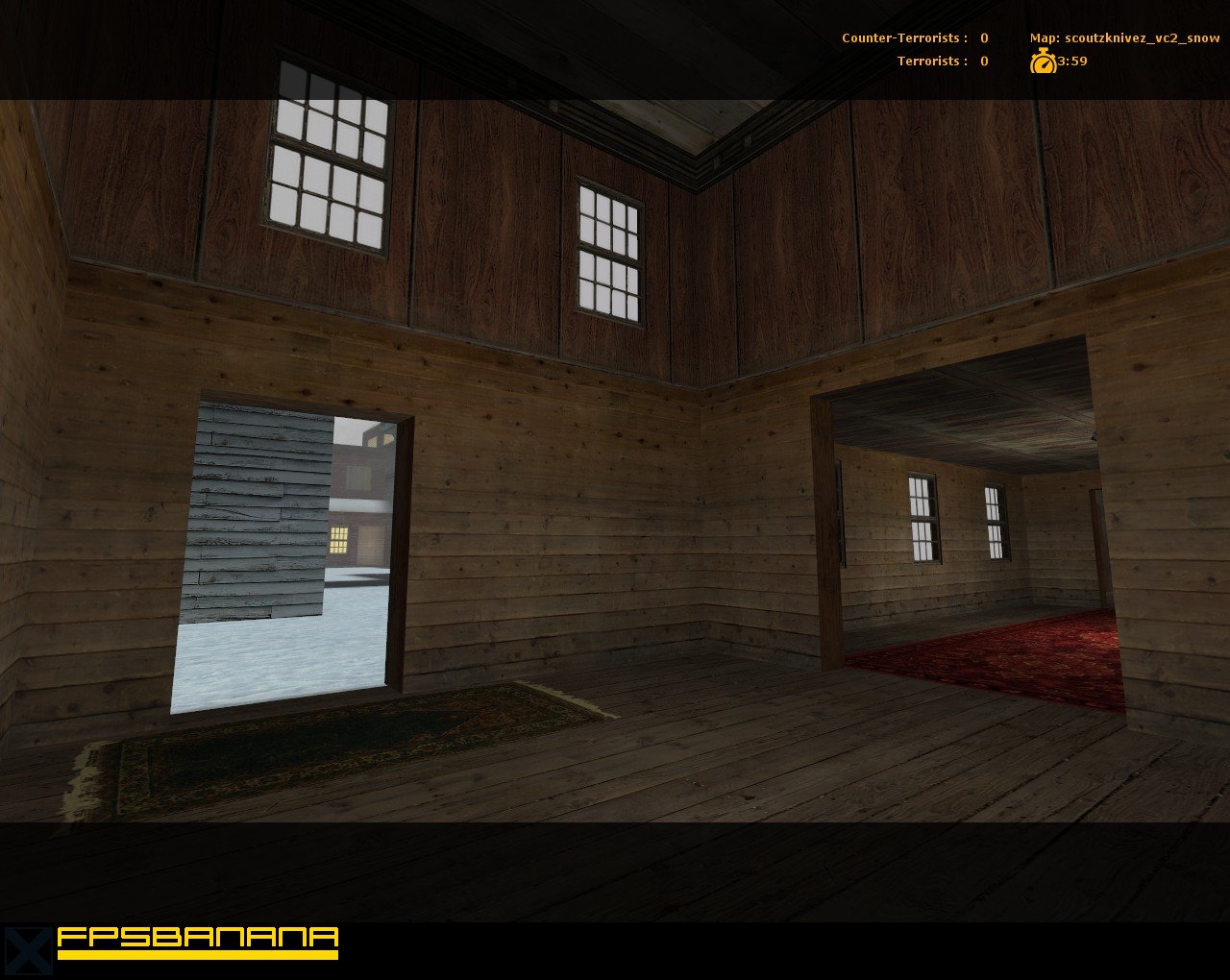1230x980 pixels.
Task: Click the Counter-Terrorists score counter
Action: point(982,38)
